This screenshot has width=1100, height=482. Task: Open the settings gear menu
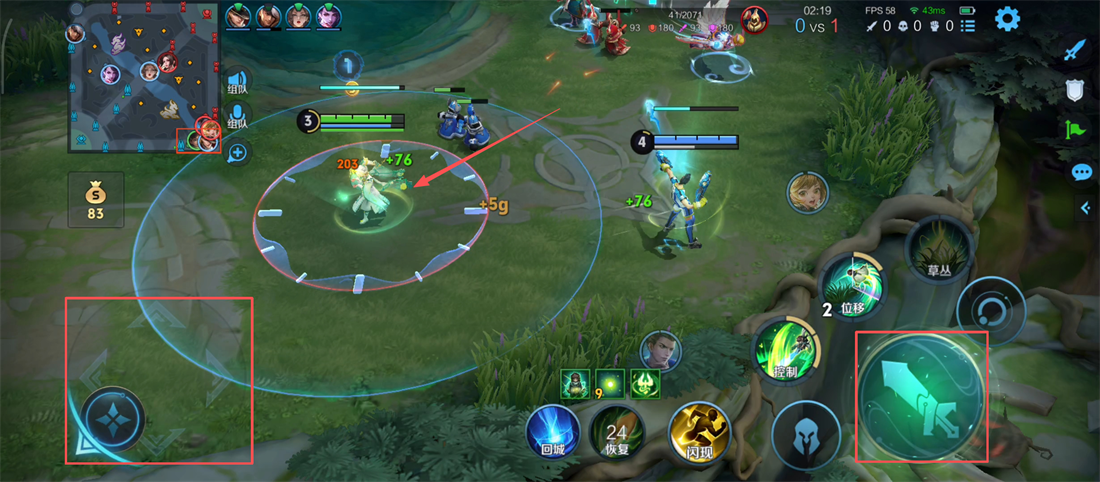1006,18
